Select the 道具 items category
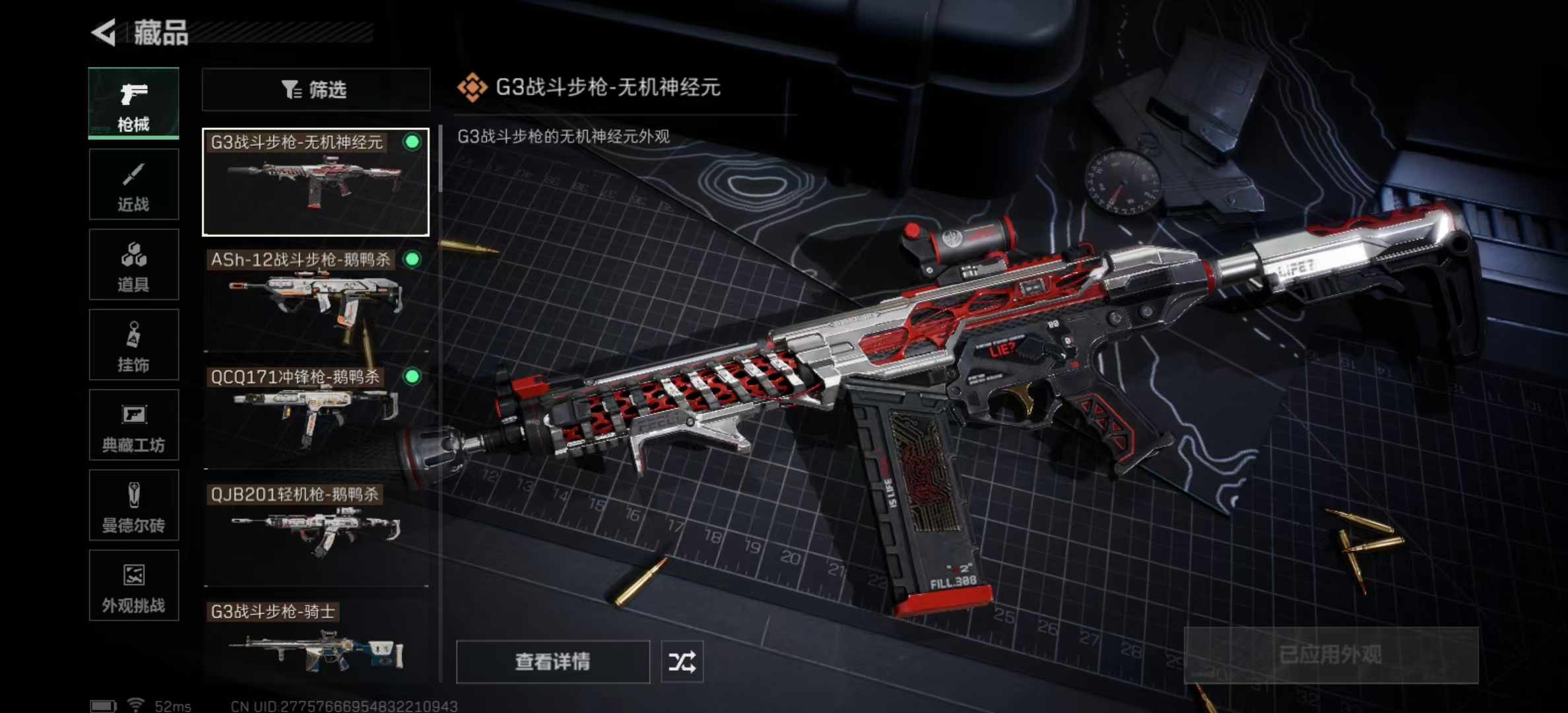 coord(133,265)
